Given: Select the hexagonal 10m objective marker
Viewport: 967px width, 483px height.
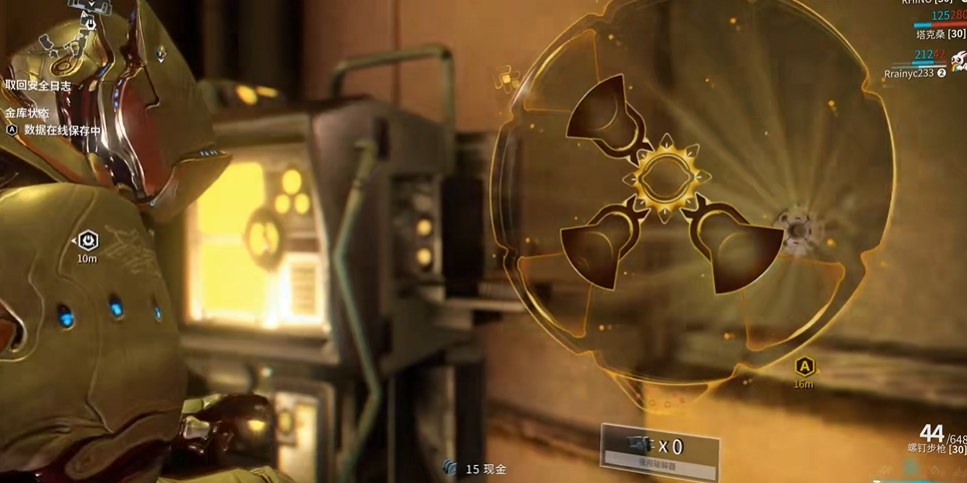Looking at the screenshot, I should 87,241.
